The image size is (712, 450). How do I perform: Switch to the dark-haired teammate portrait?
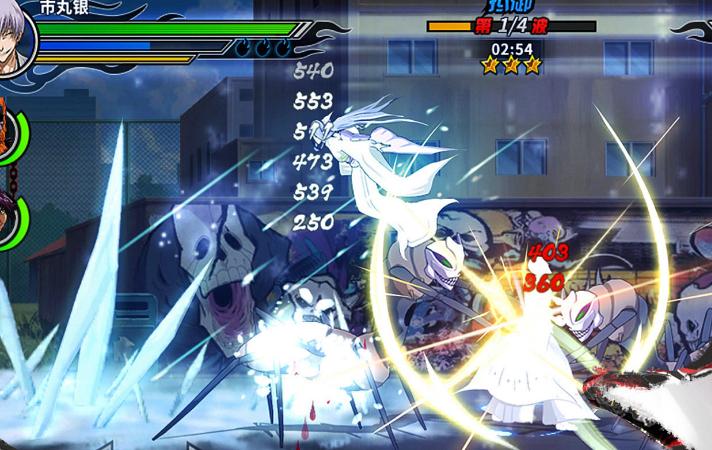coord(8,221)
